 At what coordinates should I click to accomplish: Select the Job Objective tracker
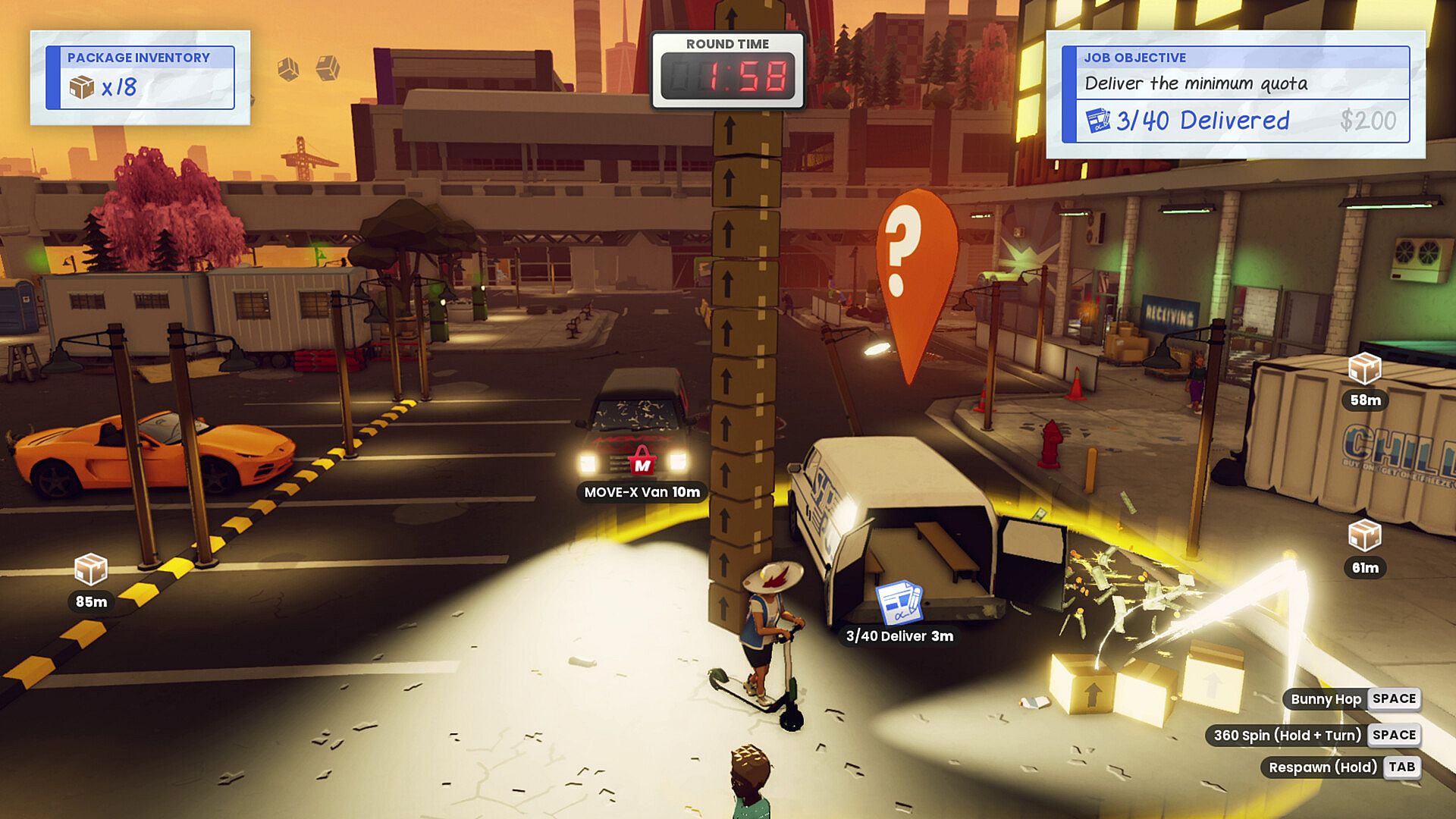(1235, 94)
